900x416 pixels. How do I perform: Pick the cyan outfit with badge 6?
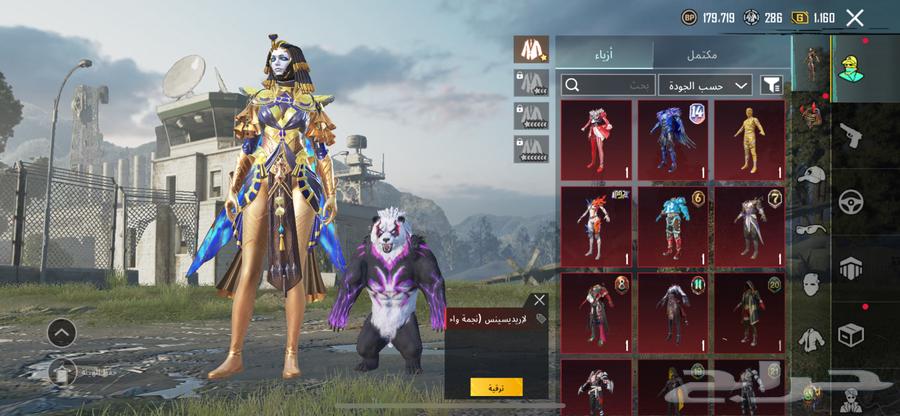tap(673, 225)
